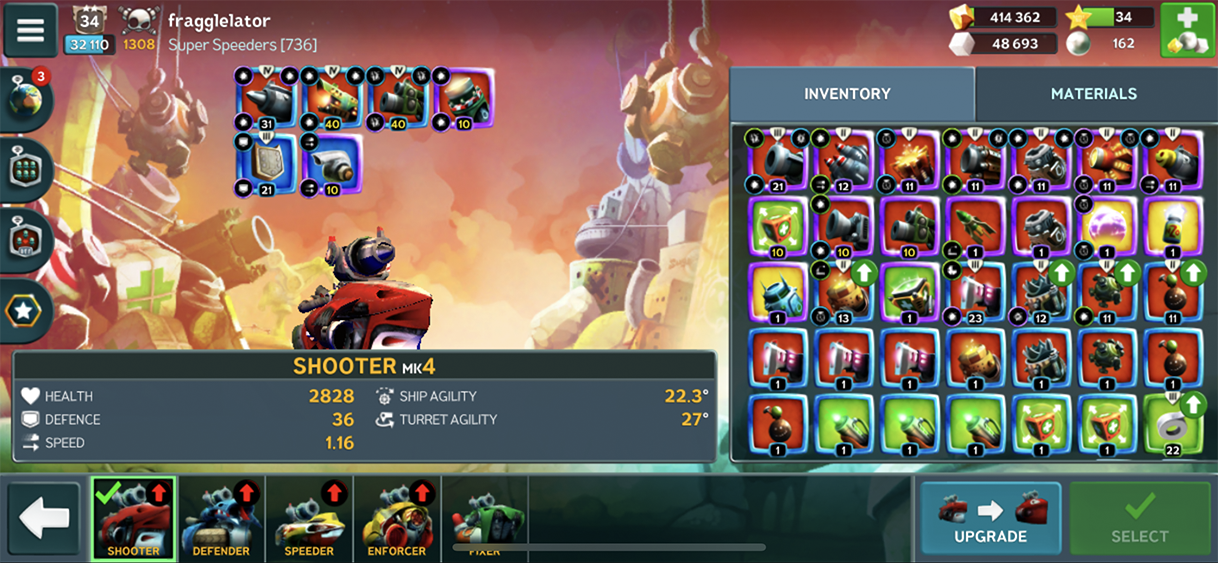Choose the Shooter ship tile

(133, 518)
